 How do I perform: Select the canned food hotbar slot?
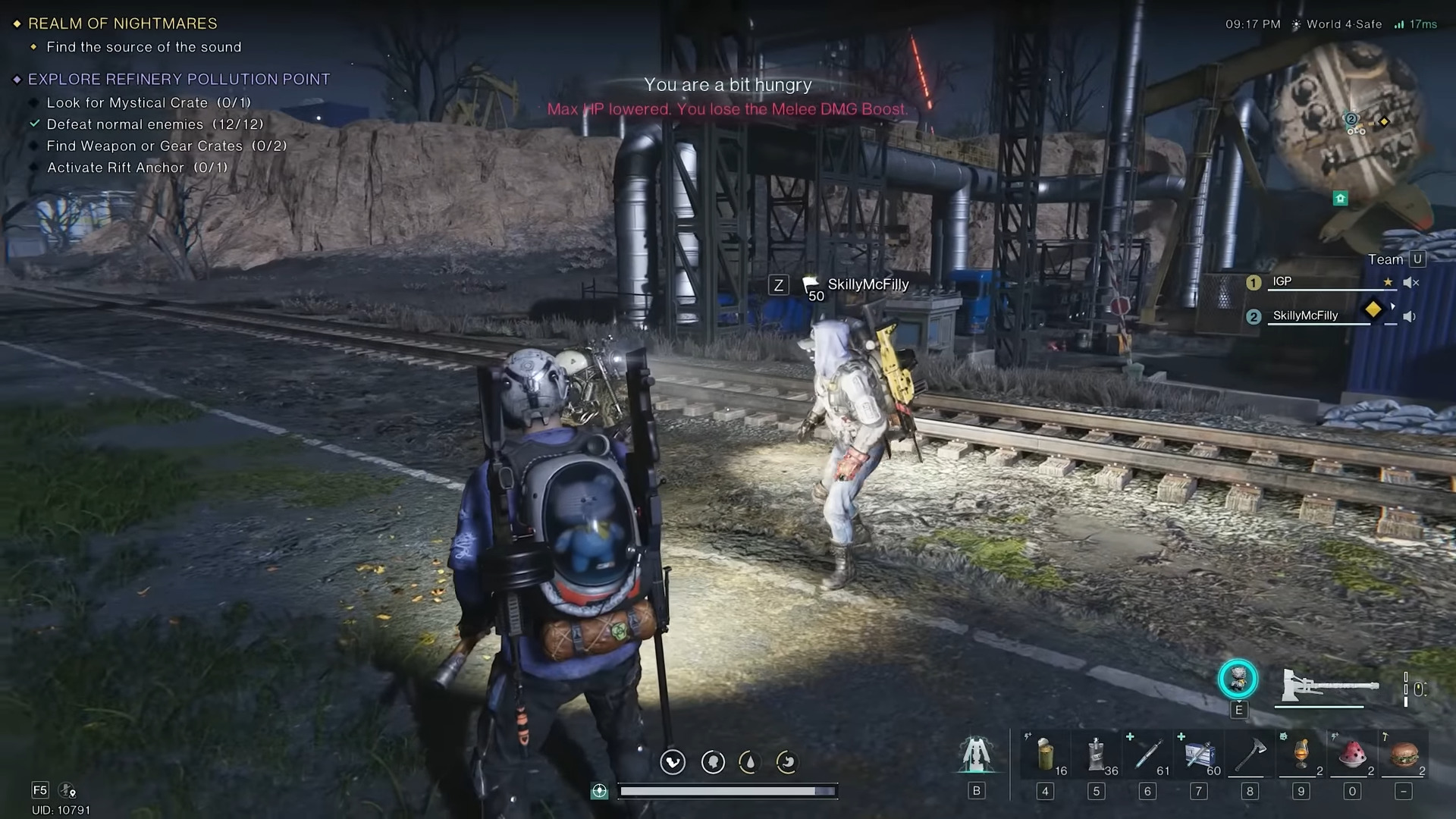pyautogui.click(x=1045, y=755)
